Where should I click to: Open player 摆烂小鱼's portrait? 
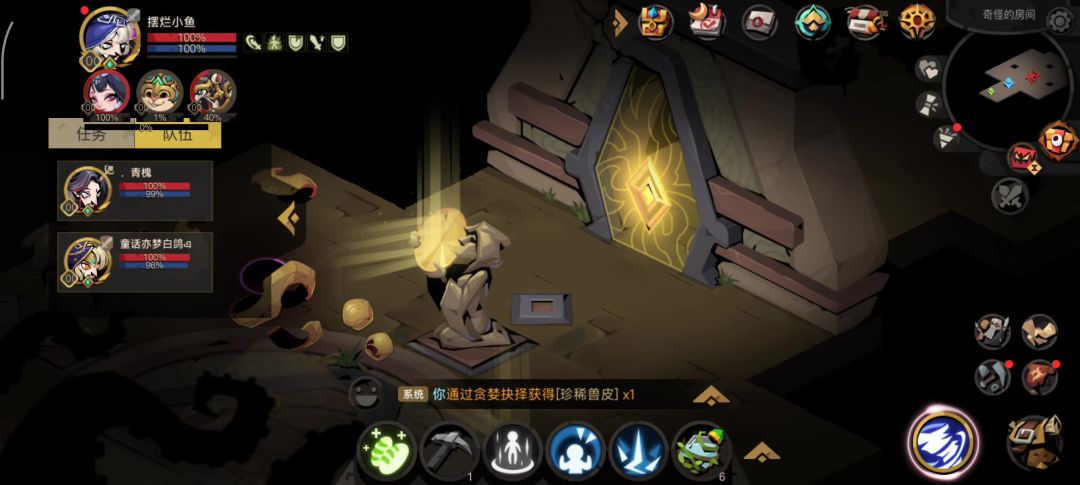pyautogui.click(x=108, y=36)
